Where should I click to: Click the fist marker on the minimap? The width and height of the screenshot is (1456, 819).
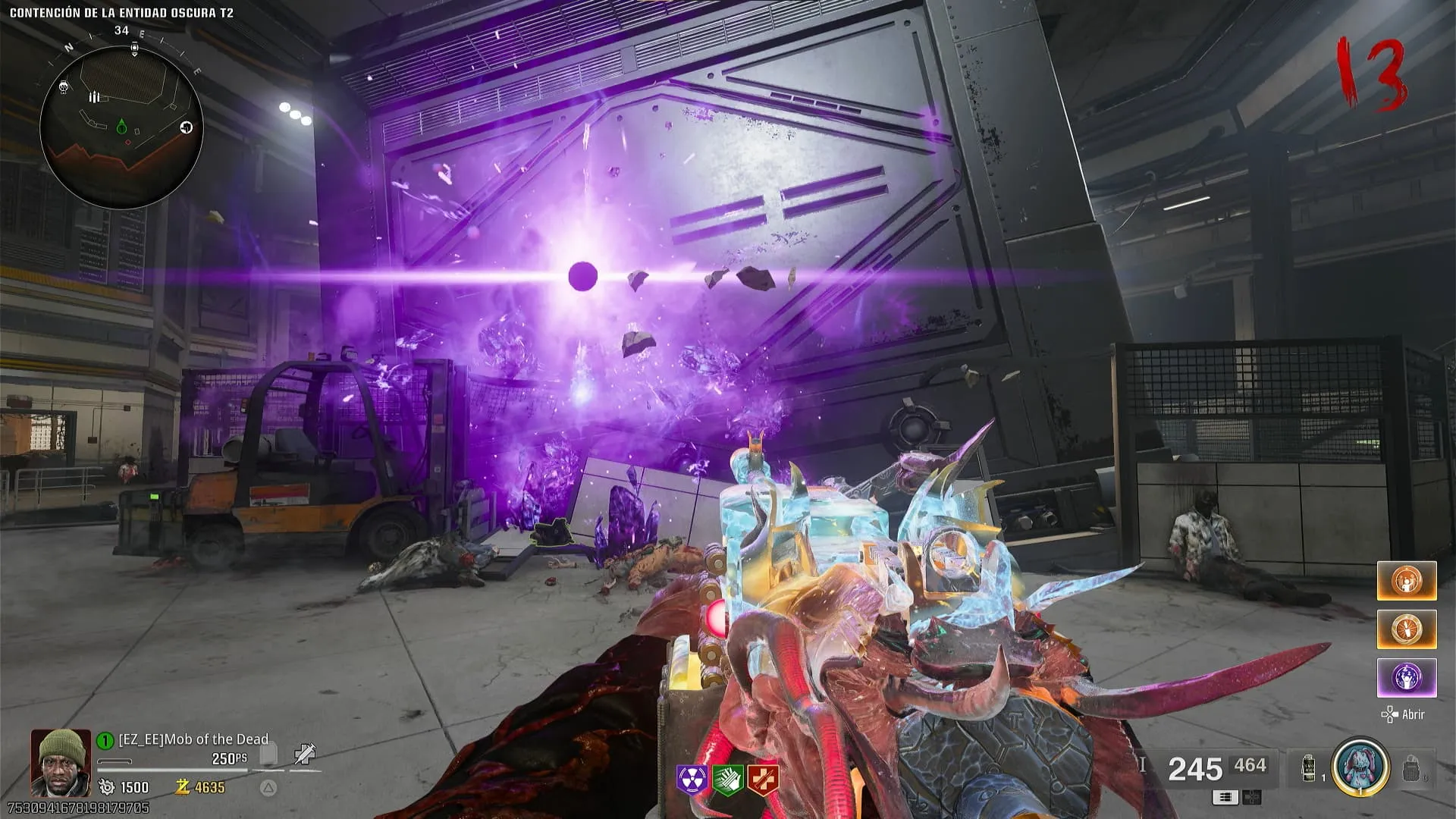187,127
